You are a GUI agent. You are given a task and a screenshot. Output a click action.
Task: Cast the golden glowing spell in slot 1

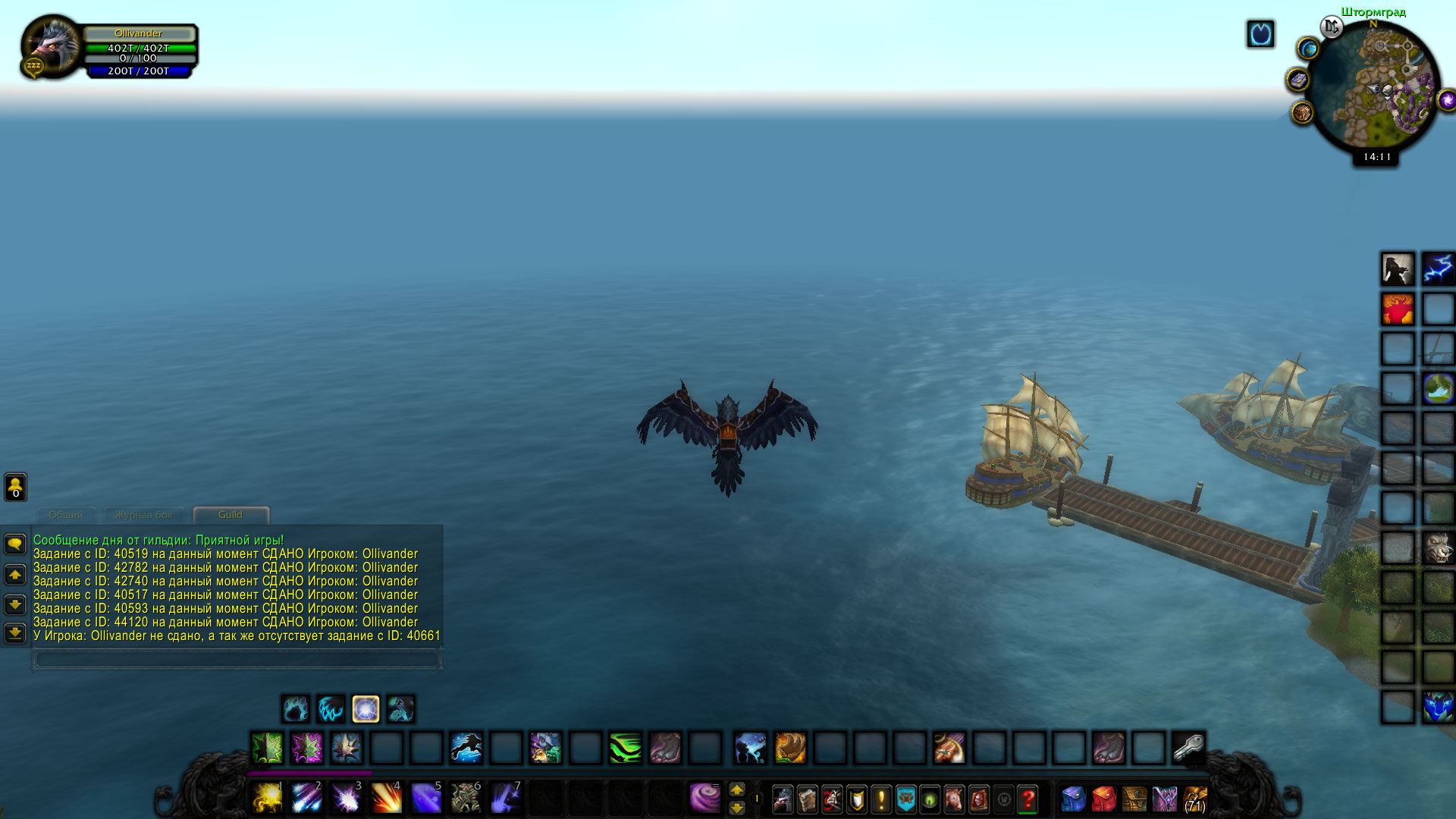click(x=267, y=798)
